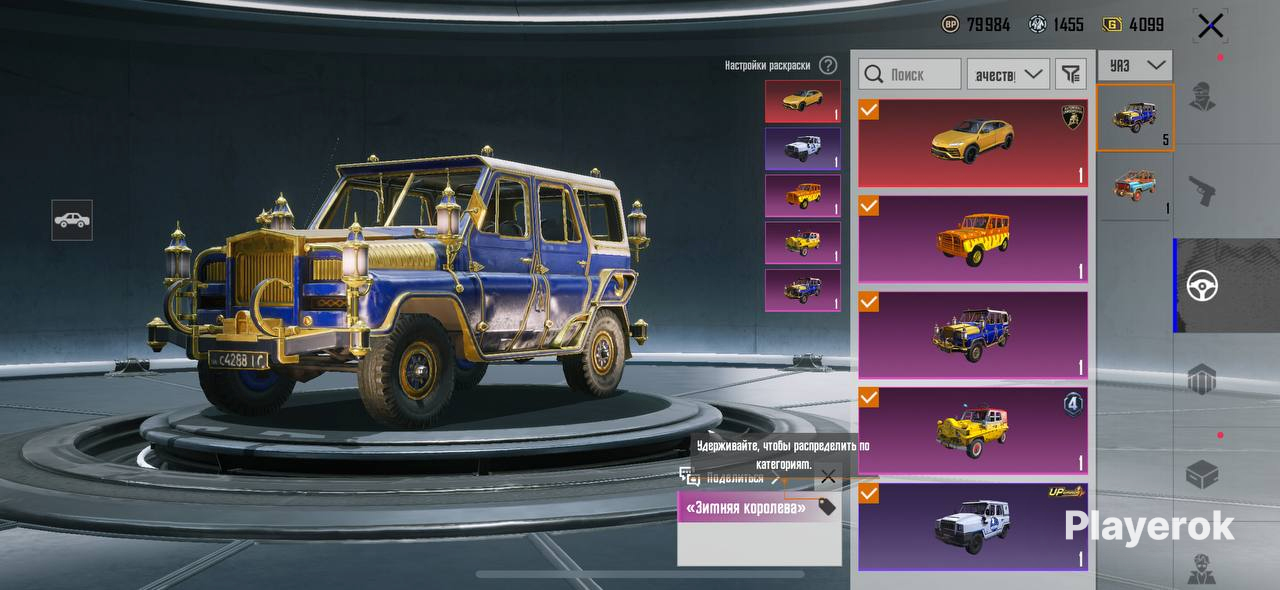Click the Поиск search field
Viewport: 1280px width, 590px height.
point(909,74)
